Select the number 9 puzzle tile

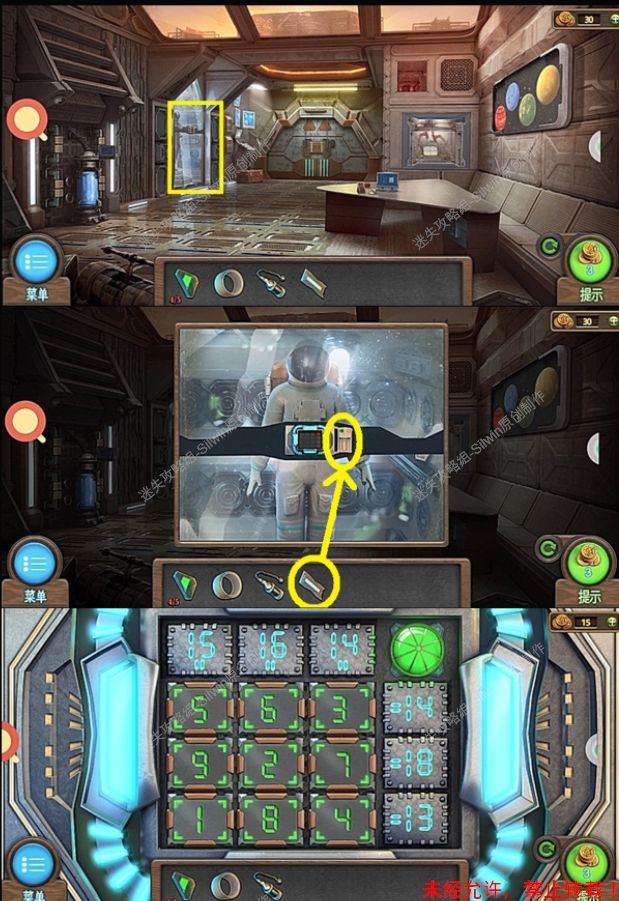click(198, 765)
